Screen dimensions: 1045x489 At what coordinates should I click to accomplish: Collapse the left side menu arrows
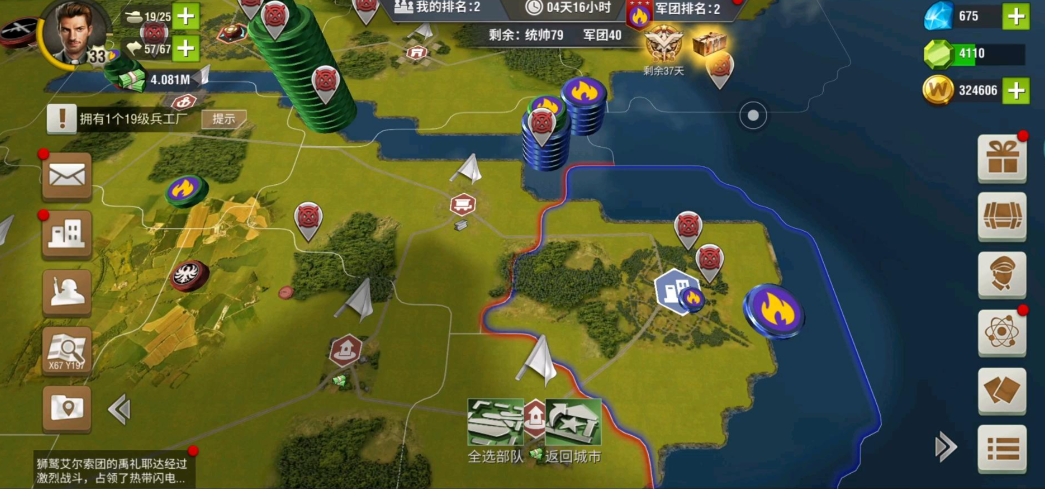(x=119, y=408)
